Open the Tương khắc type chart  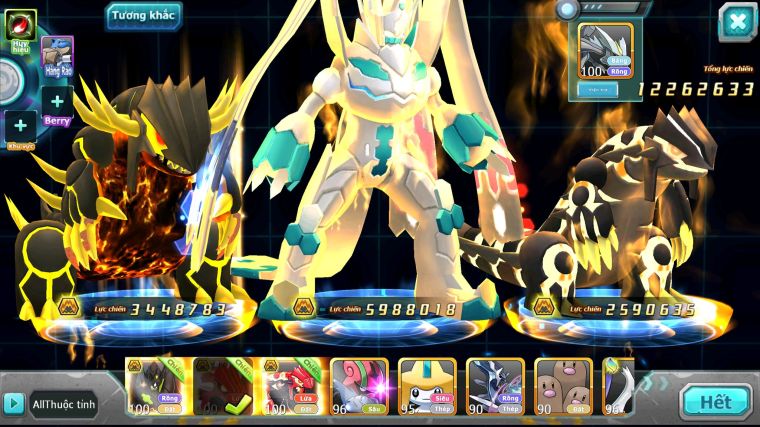pyautogui.click(x=144, y=16)
